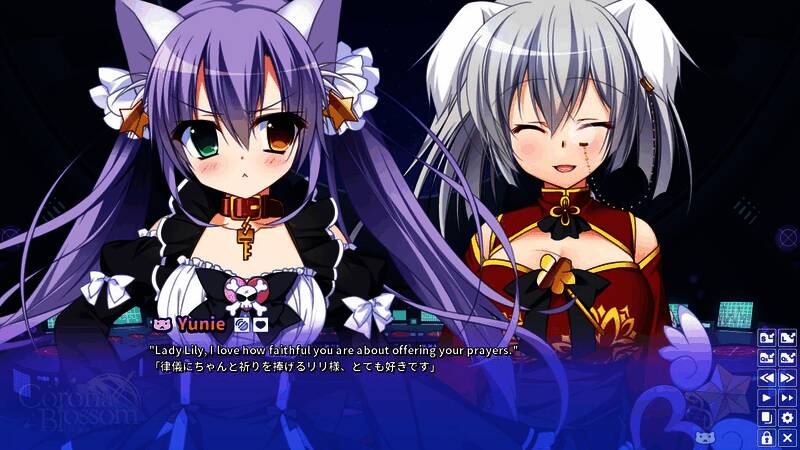Viewport: 800px width, 450px height.
Task: Toggle the padlock lock button
Action: (767, 438)
